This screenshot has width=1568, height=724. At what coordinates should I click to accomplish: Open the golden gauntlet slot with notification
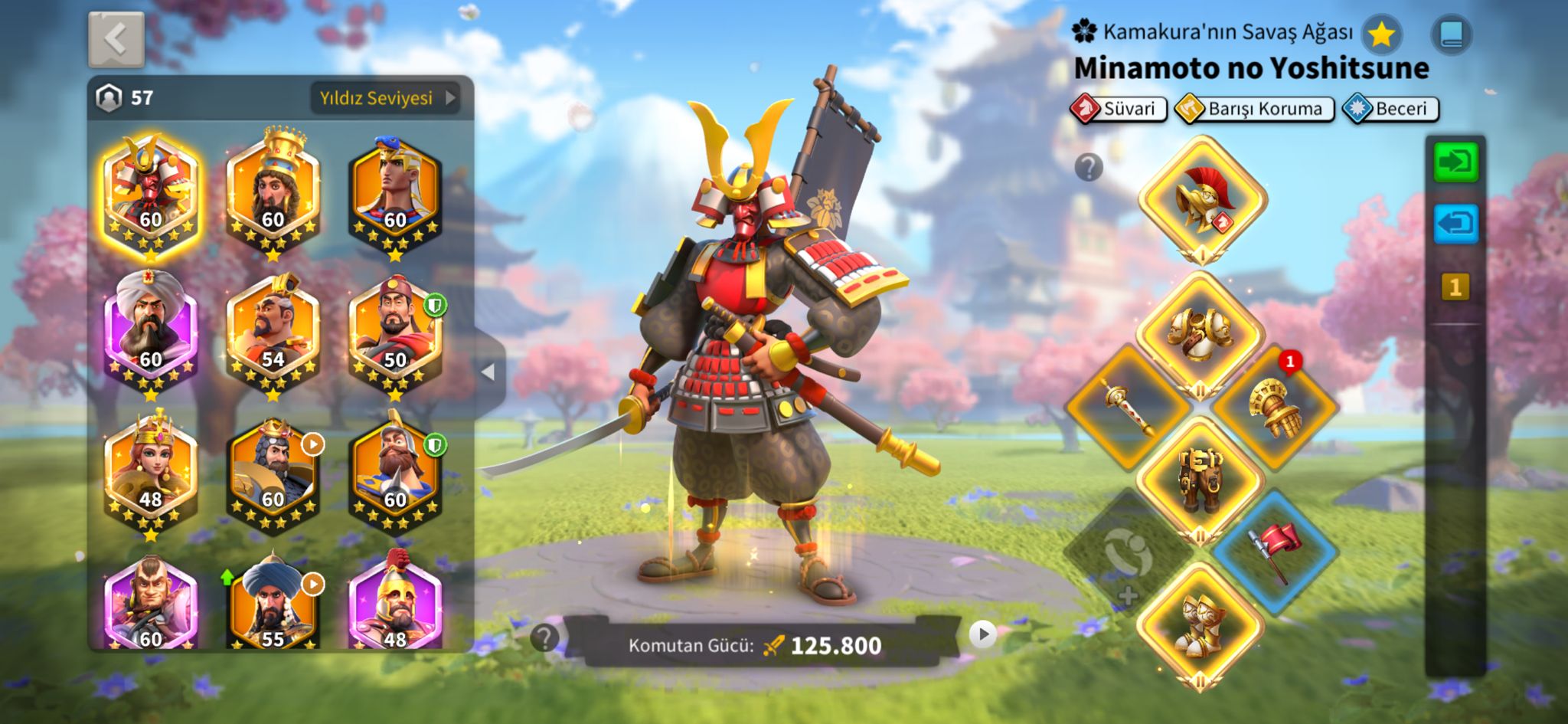point(1273,405)
